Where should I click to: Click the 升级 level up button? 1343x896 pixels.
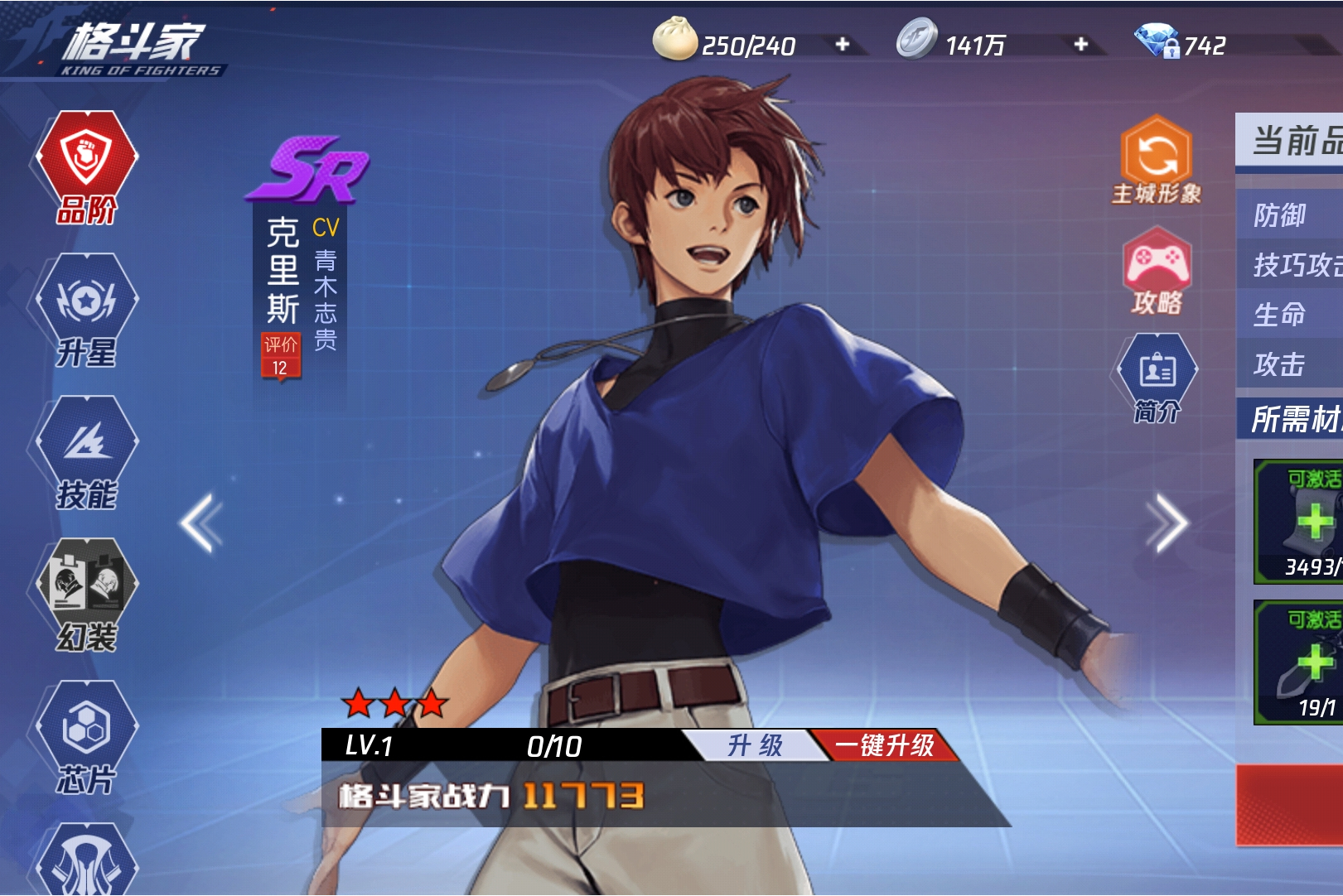pos(754,745)
